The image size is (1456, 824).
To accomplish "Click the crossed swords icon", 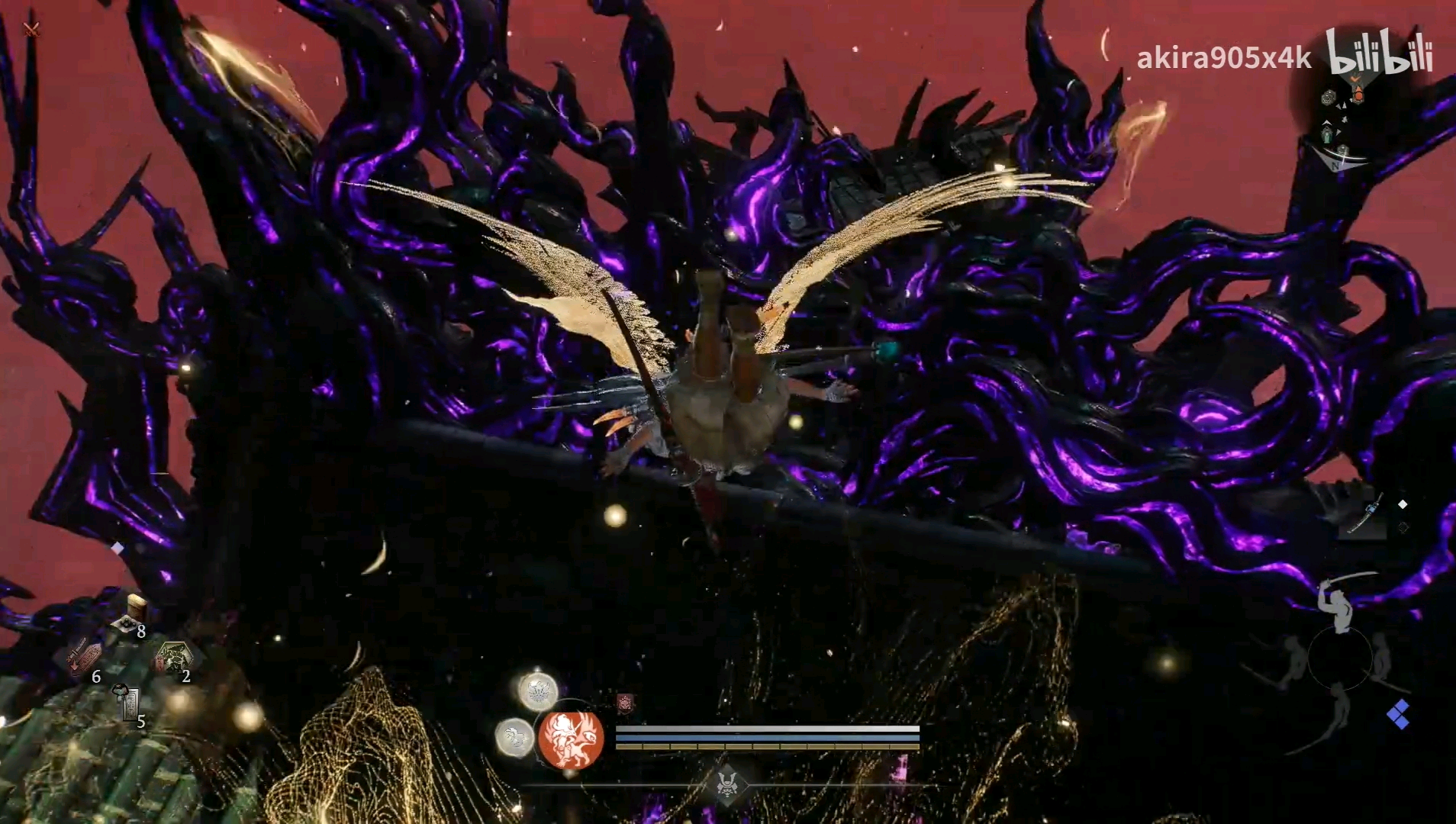I will (31, 30).
